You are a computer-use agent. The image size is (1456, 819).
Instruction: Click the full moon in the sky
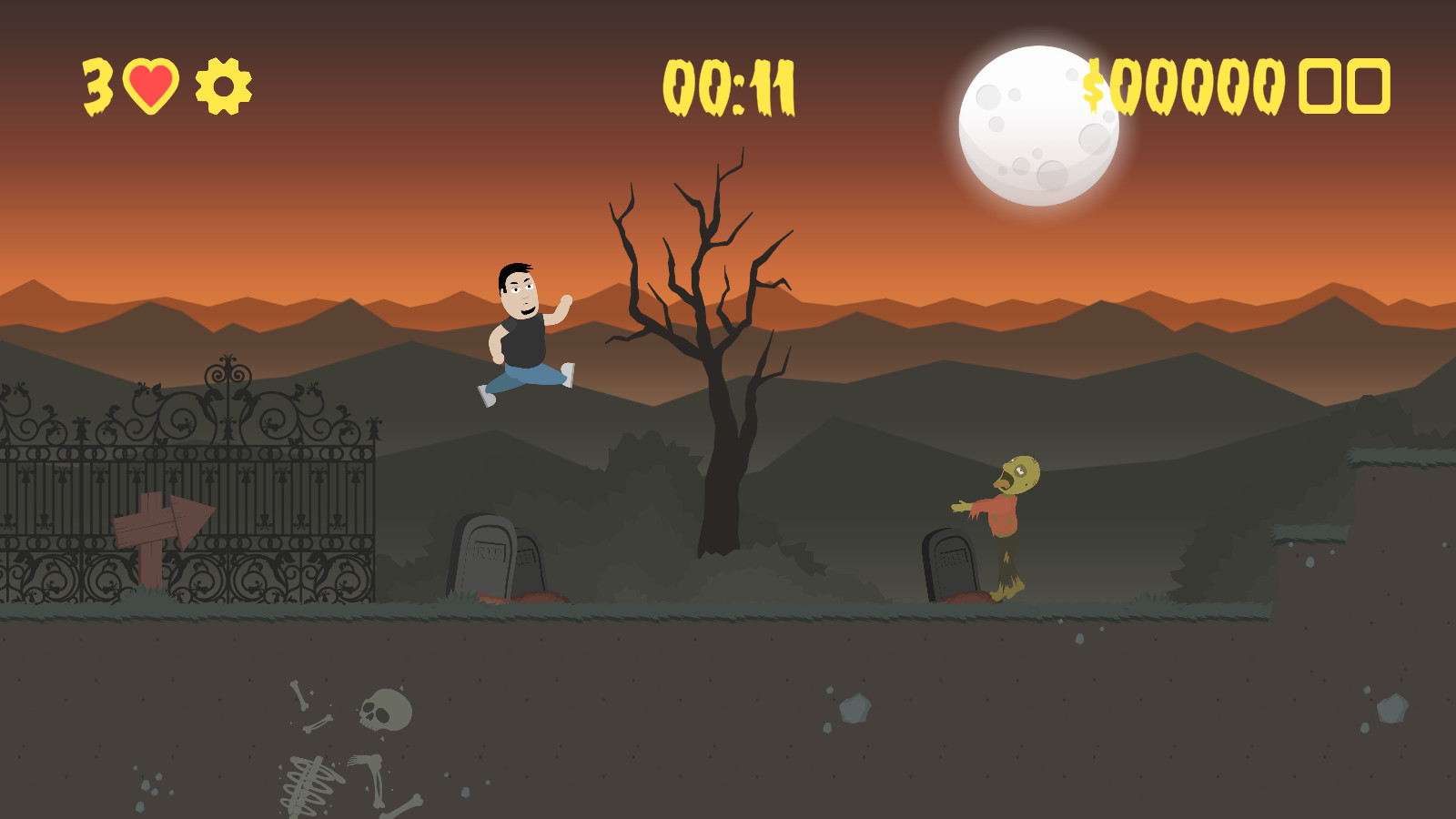1037,118
